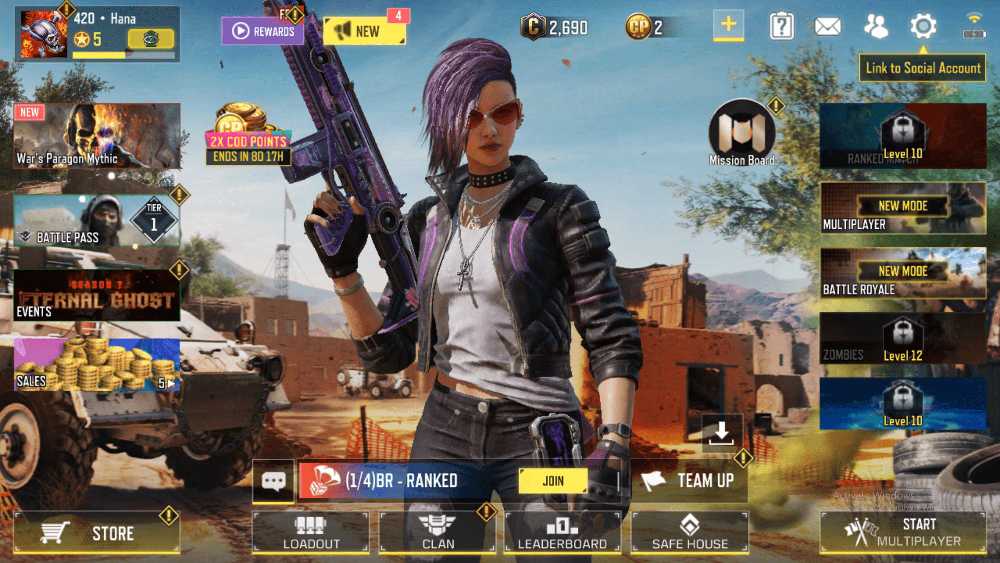Open the chat speech bubble
Viewport: 1000px width, 563px height.
click(273, 481)
